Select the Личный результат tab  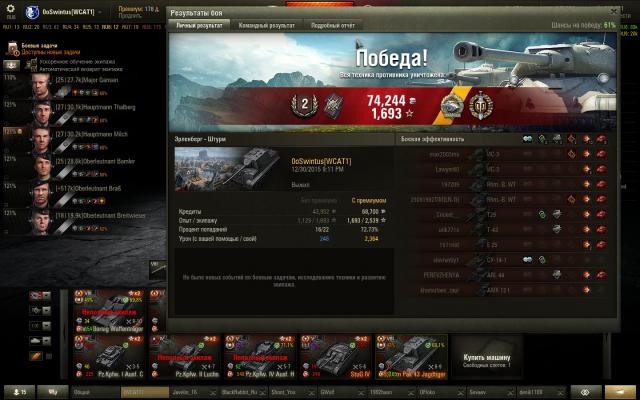200,25
